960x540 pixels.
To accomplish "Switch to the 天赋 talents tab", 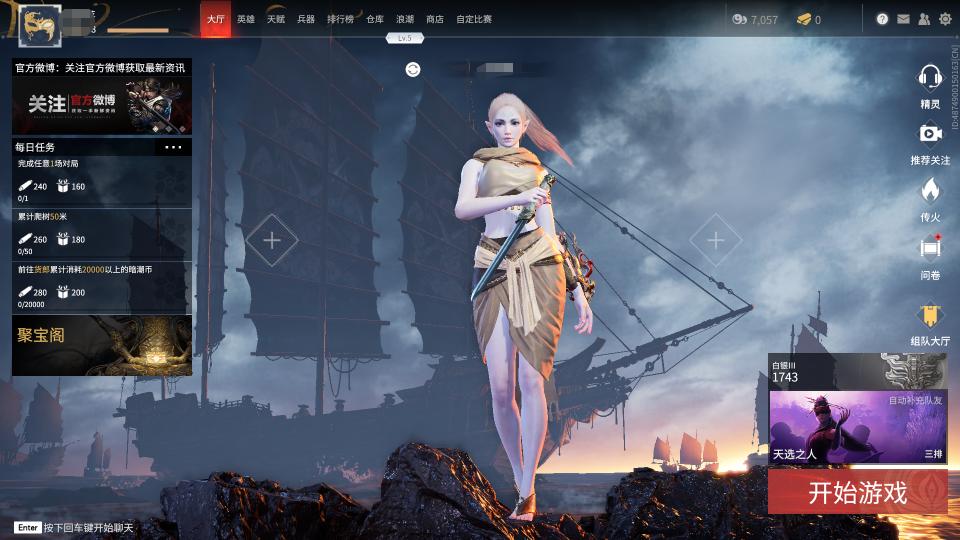I will pos(276,19).
